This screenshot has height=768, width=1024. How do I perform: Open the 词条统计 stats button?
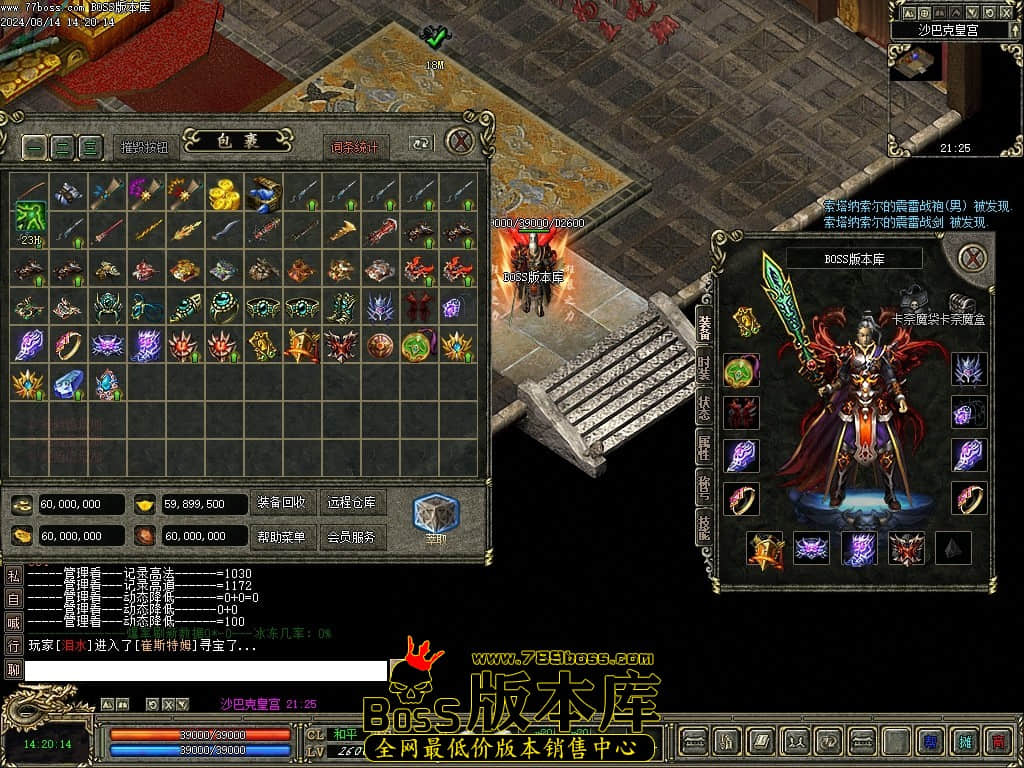pyautogui.click(x=356, y=147)
